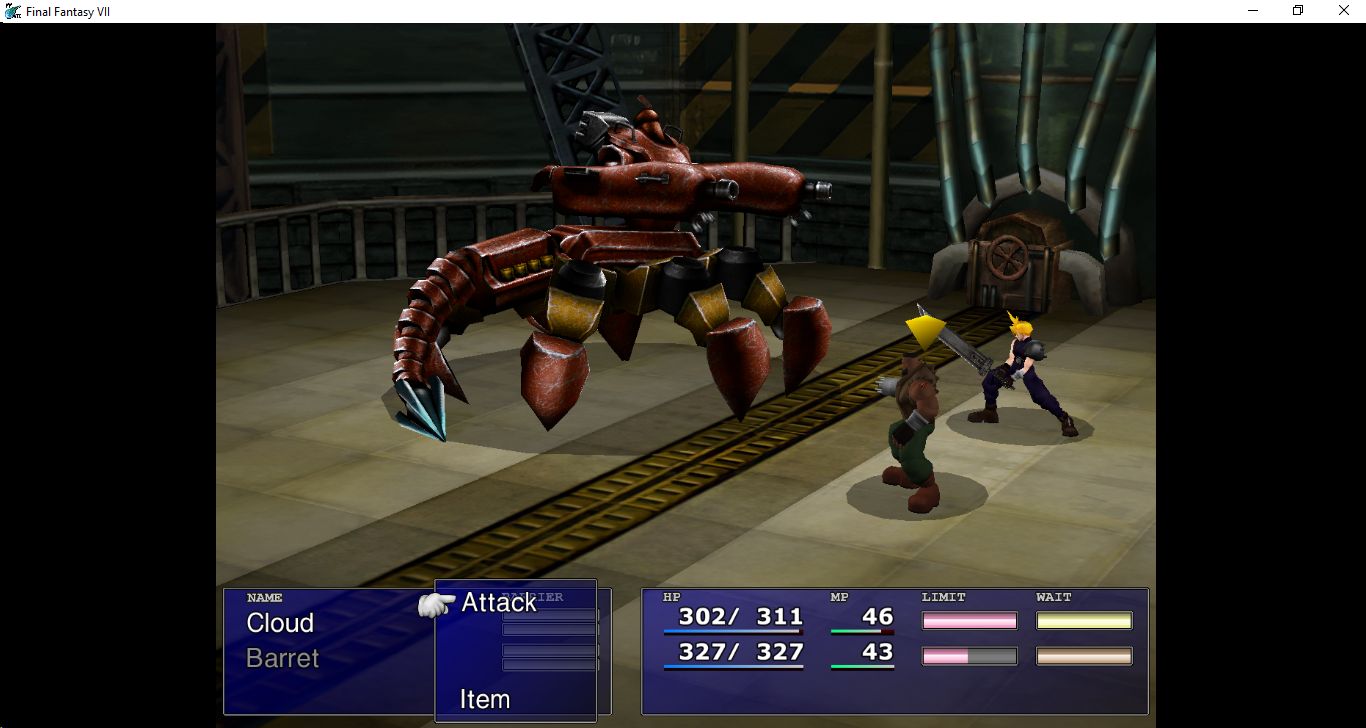Close the Final Fantasy VII window

coord(1343,11)
